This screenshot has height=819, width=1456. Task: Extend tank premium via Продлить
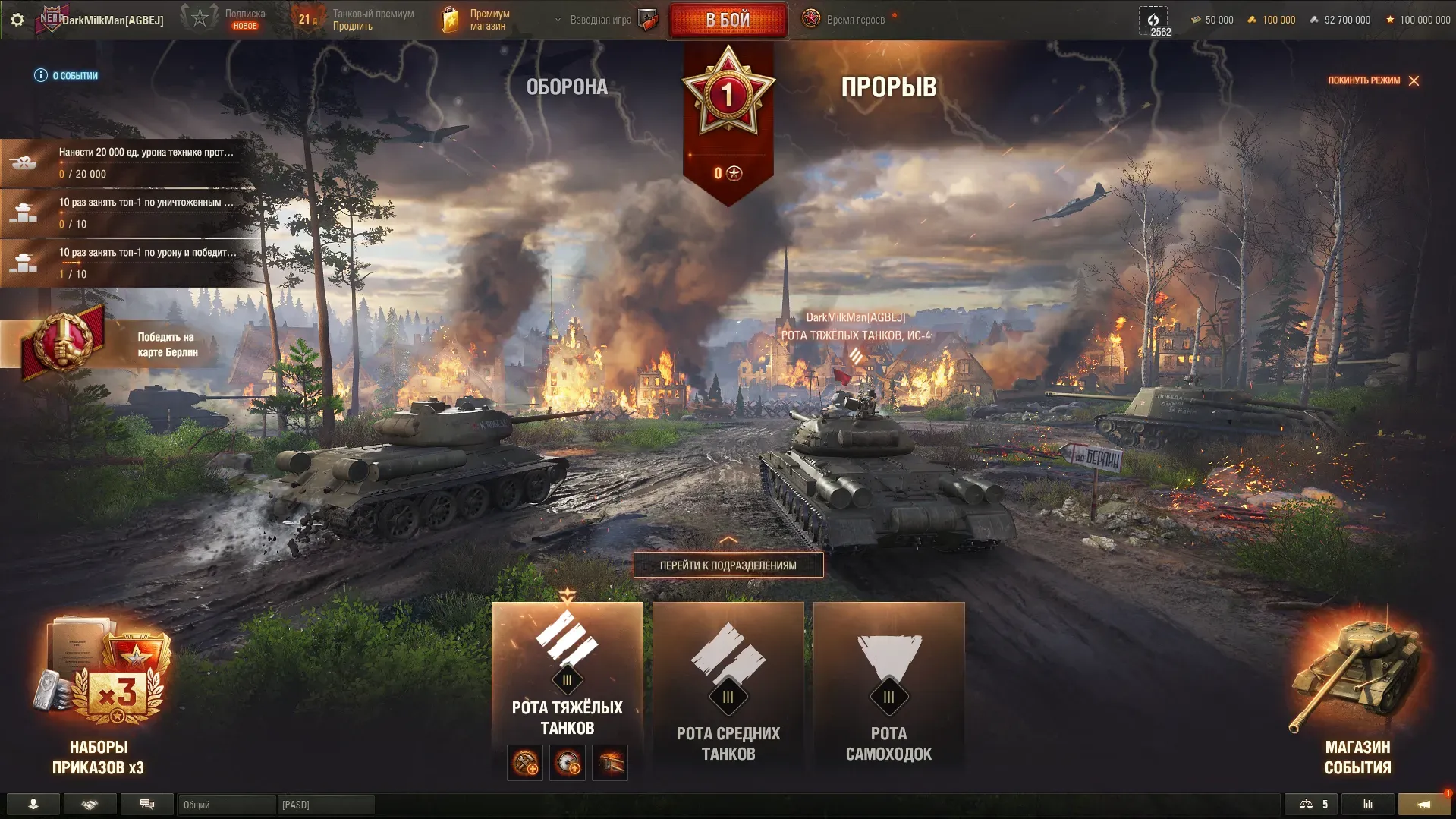[353, 27]
